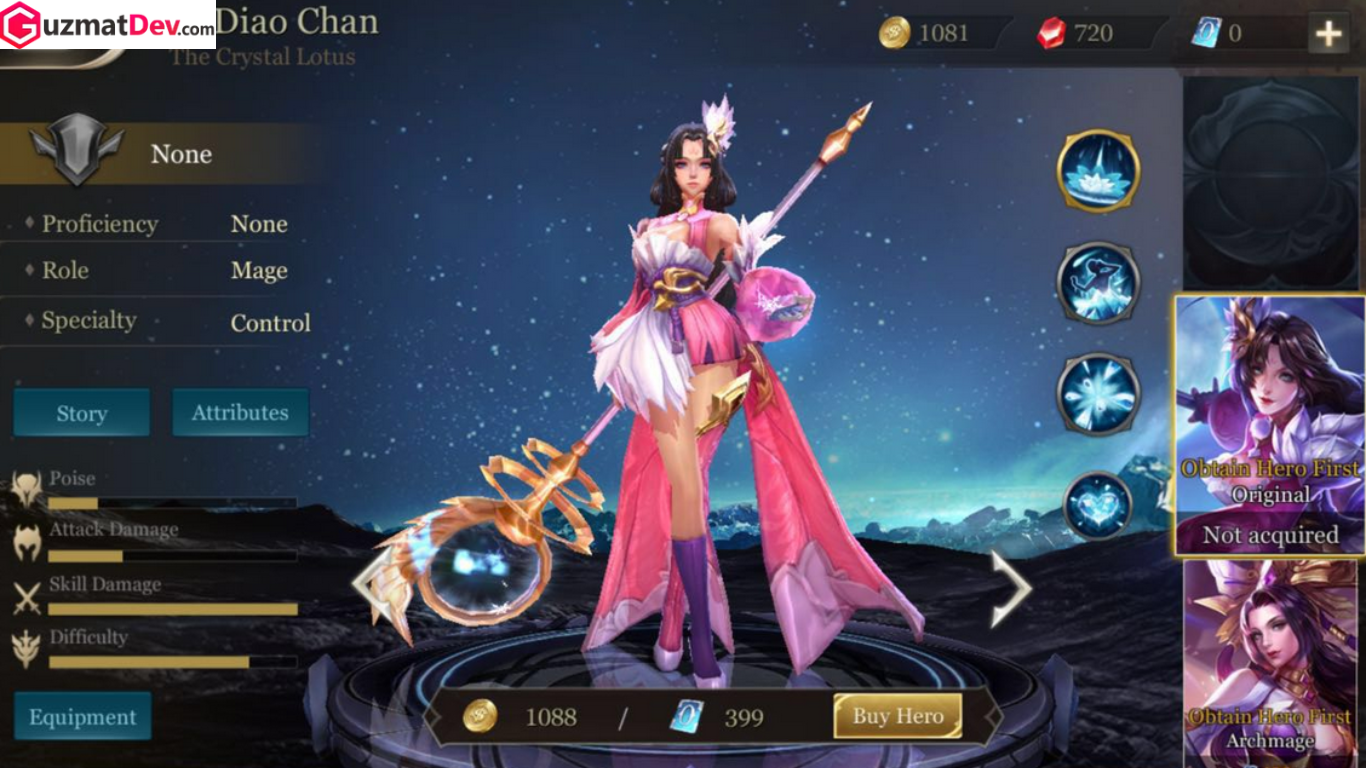Show the hero Attributes

[240, 412]
